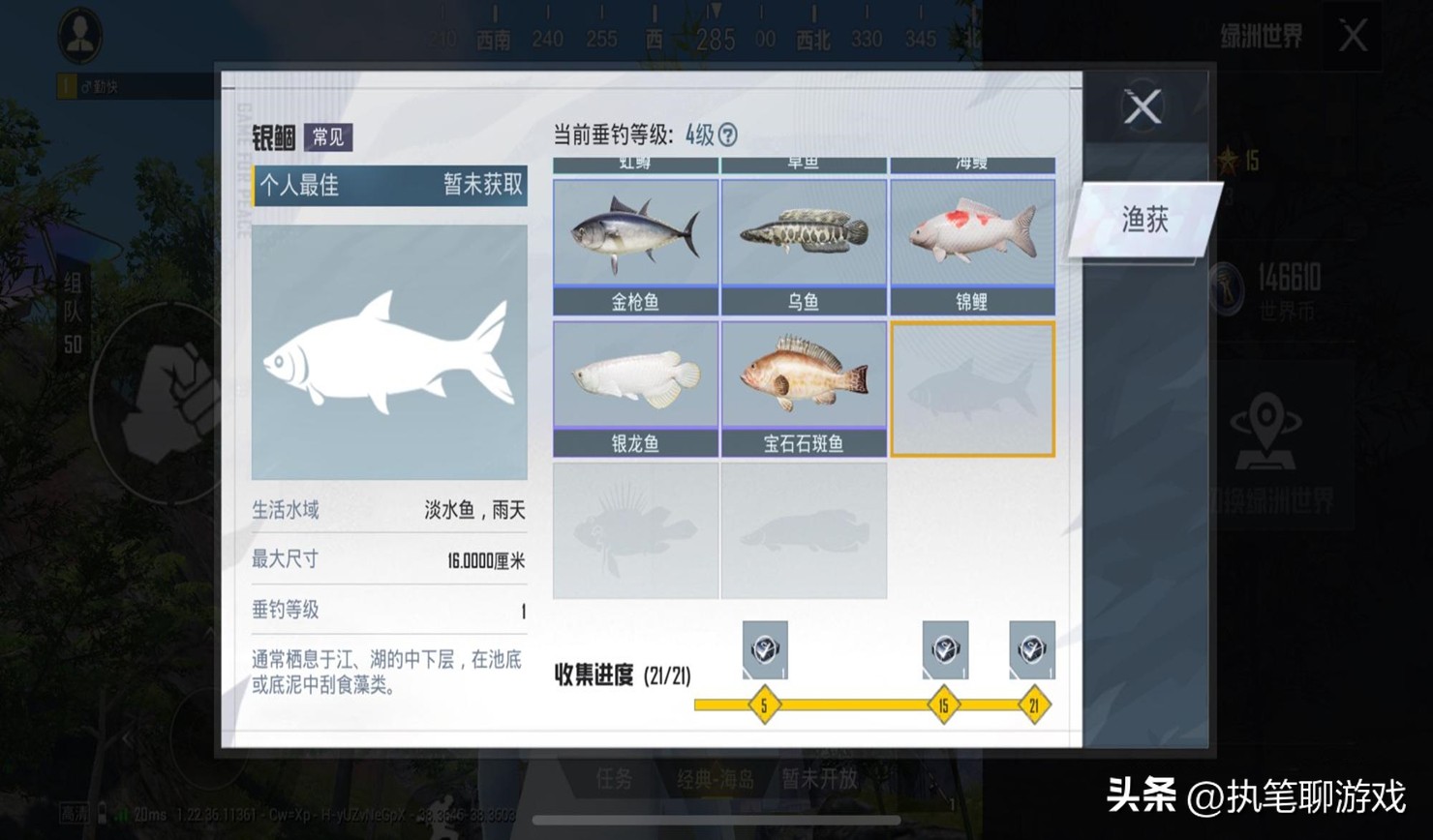Select the 银龙鱼 silver arowana thumbnail
The height and width of the screenshot is (840, 1433).
[634, 377]
